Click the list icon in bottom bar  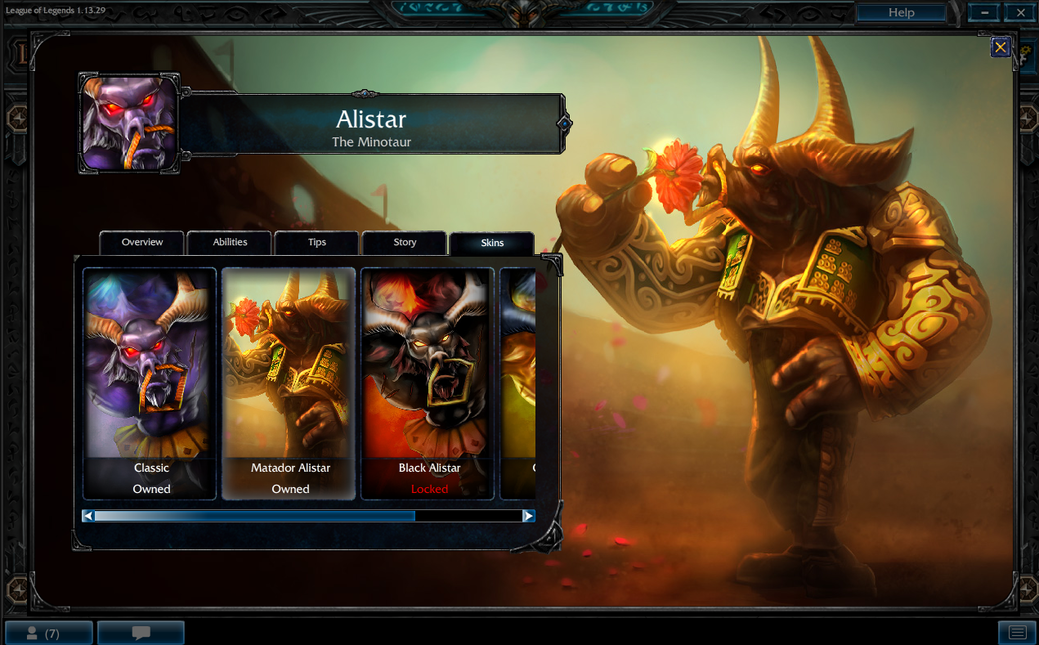click(1017, 633)
